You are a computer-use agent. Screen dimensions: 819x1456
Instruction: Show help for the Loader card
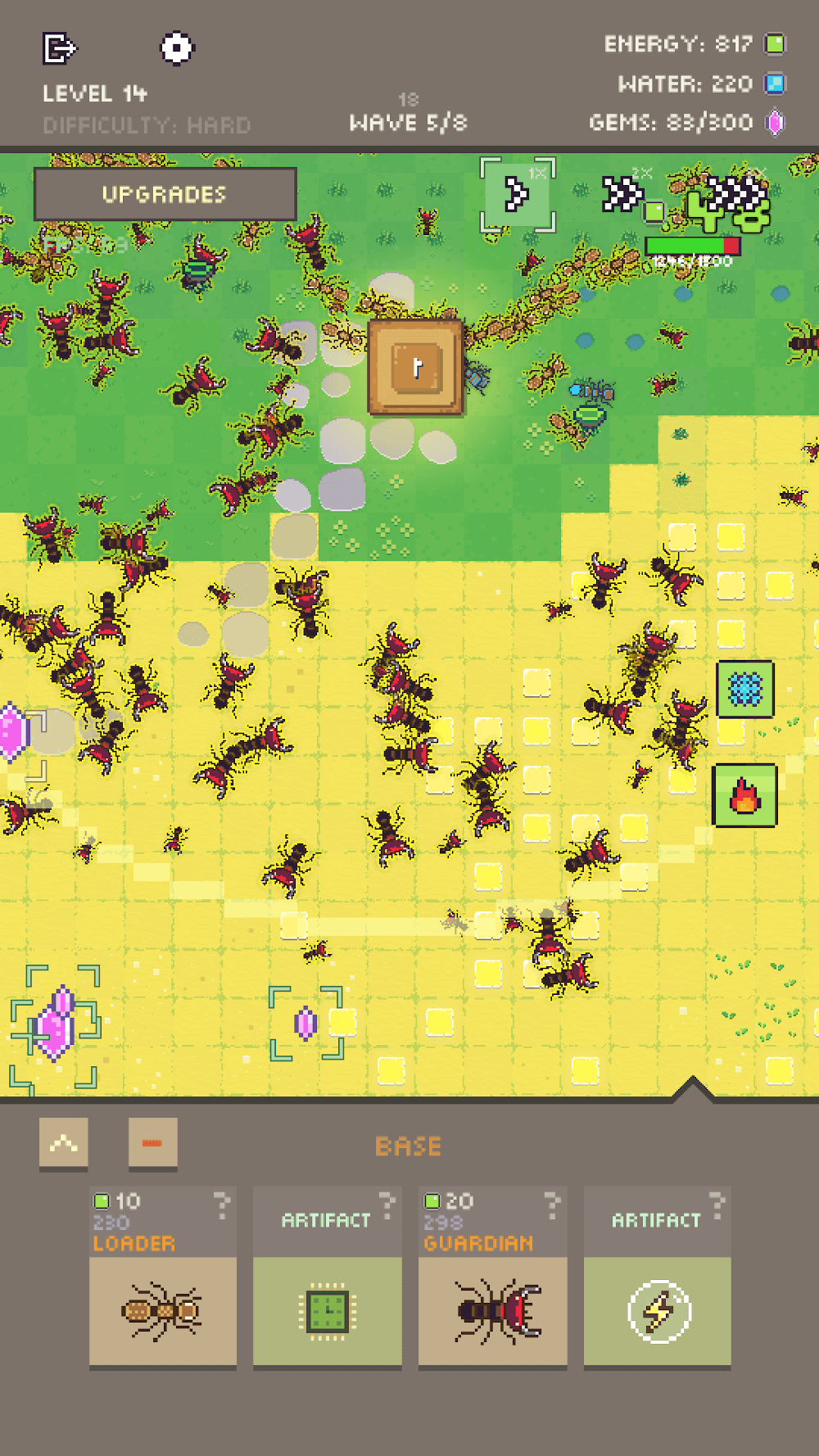point(222,1204)
